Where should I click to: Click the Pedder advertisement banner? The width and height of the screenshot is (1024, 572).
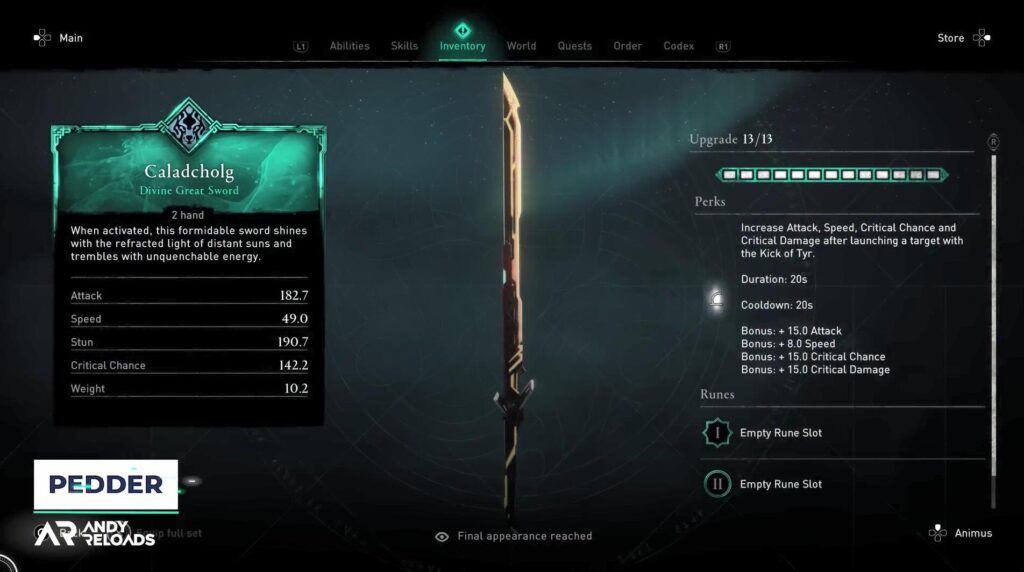pyautogui.click(x=106, y=485)
